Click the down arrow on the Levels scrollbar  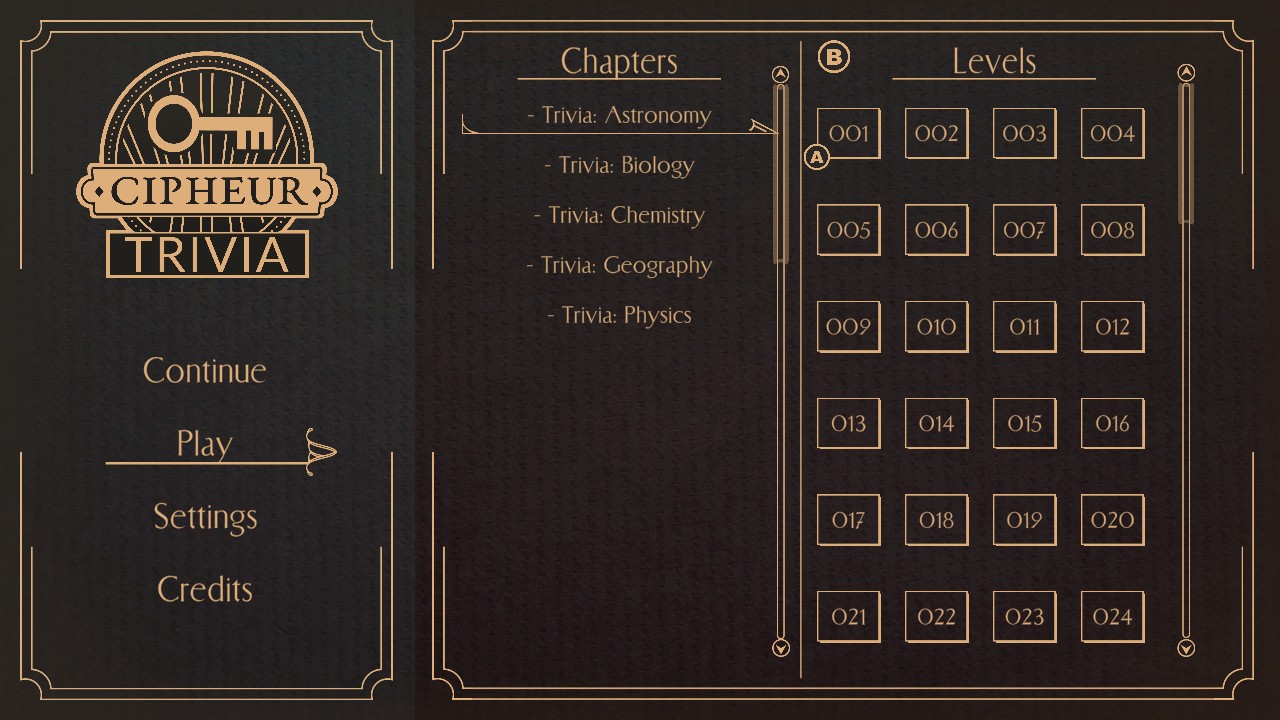[1186, 648]
